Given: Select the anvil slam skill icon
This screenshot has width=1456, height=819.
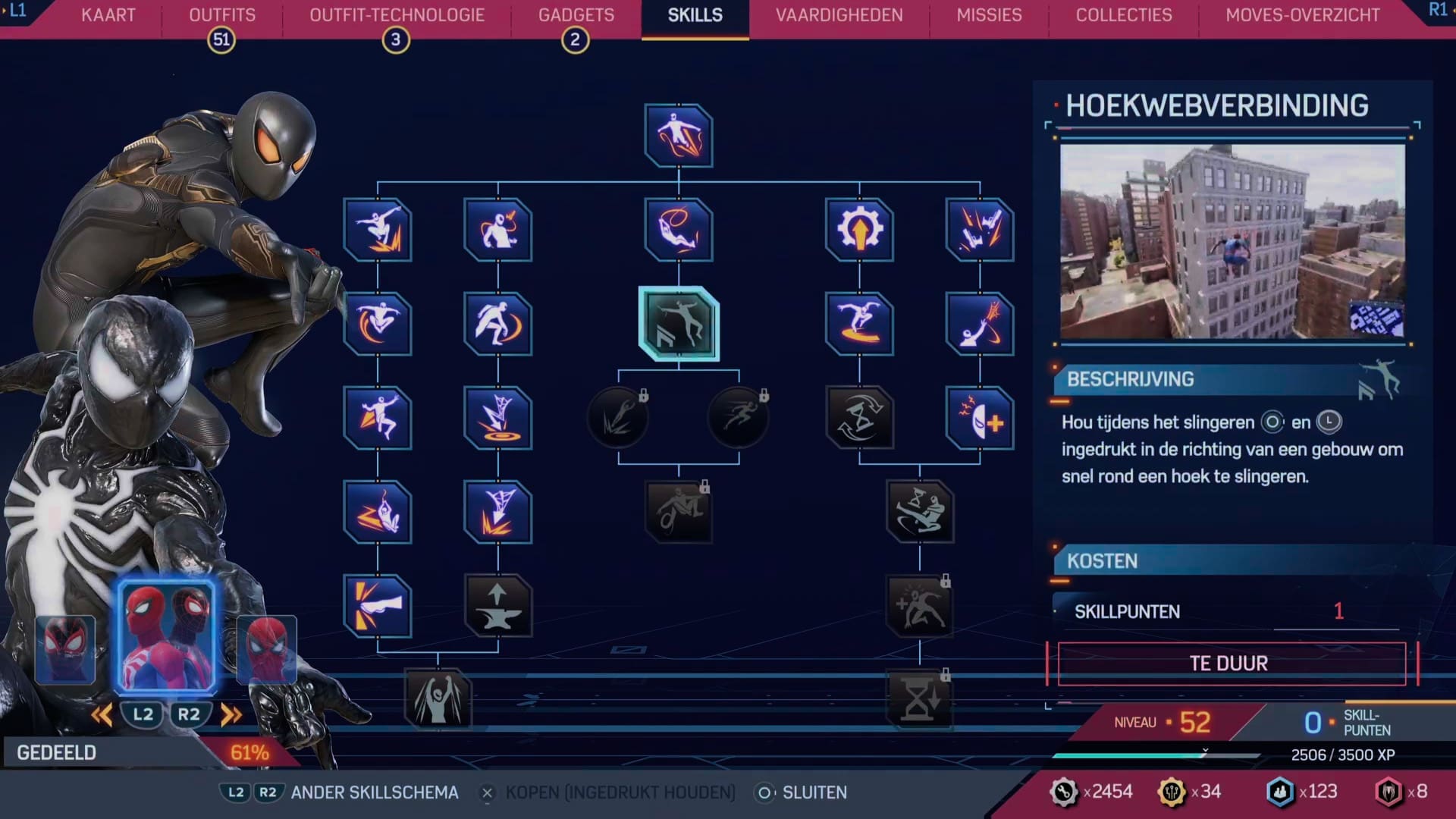Looking at the screenshot, I should tap(499, 605).
